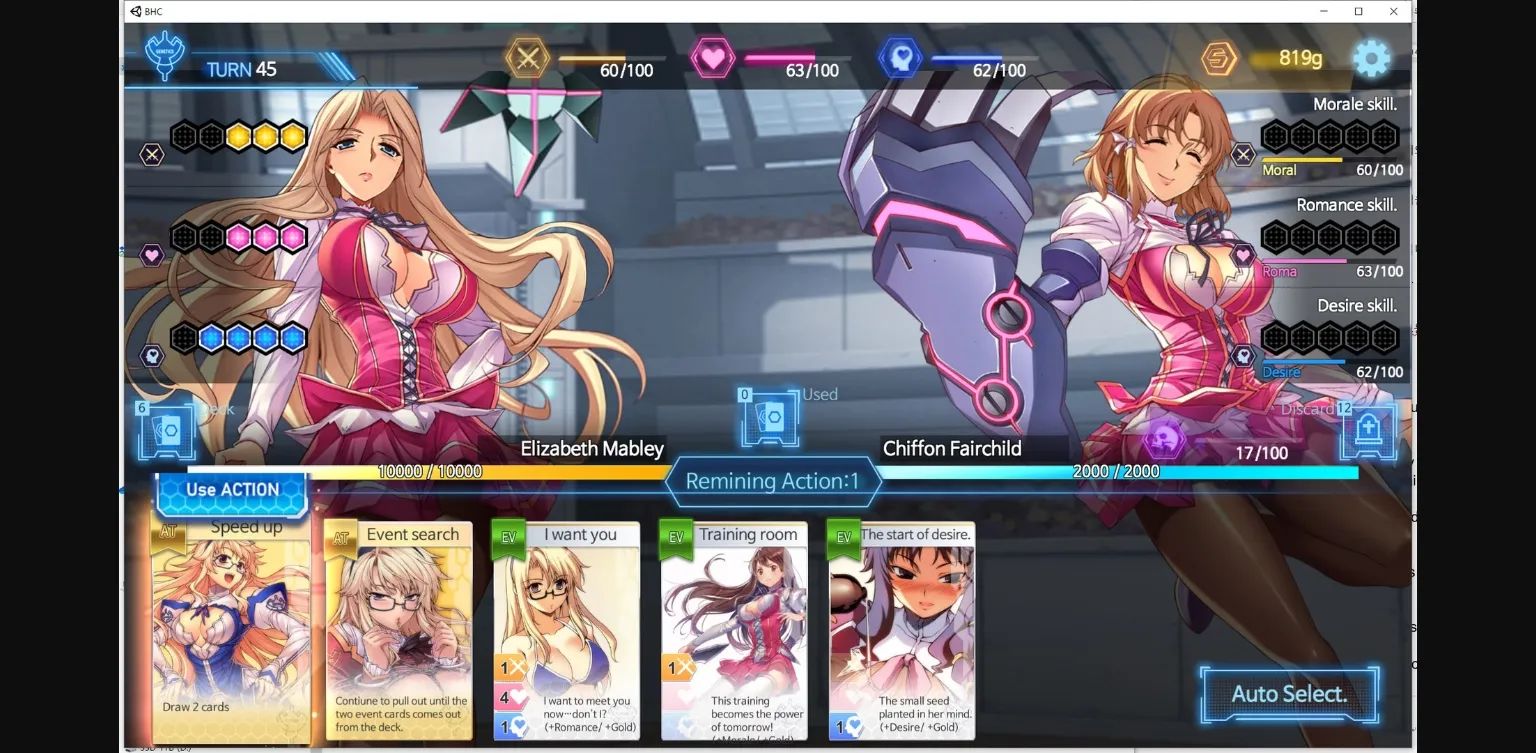Click the Desire skill icon on the left panel
The image size is (1536, 753).
[x=152, y=355]
